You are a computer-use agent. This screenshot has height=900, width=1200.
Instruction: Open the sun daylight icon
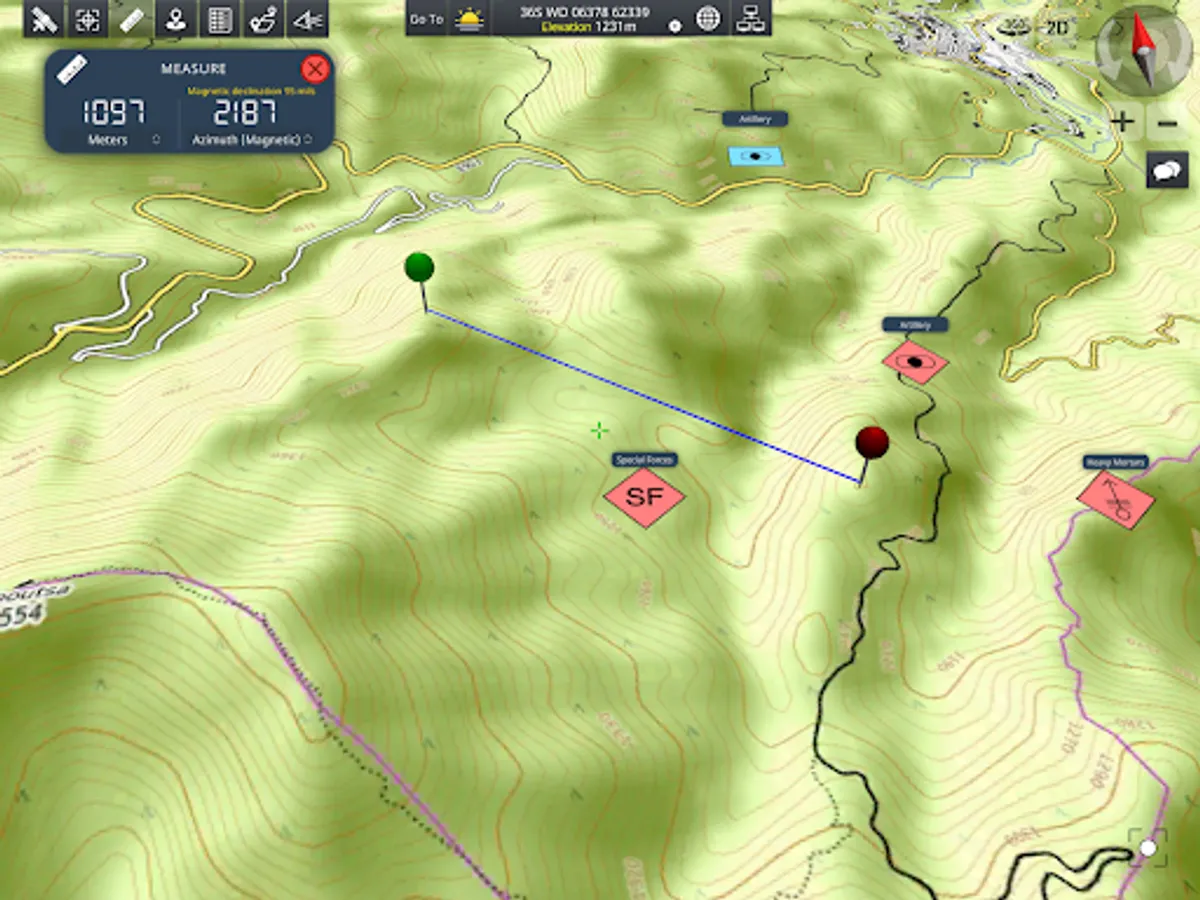click(x=469, y=19)
